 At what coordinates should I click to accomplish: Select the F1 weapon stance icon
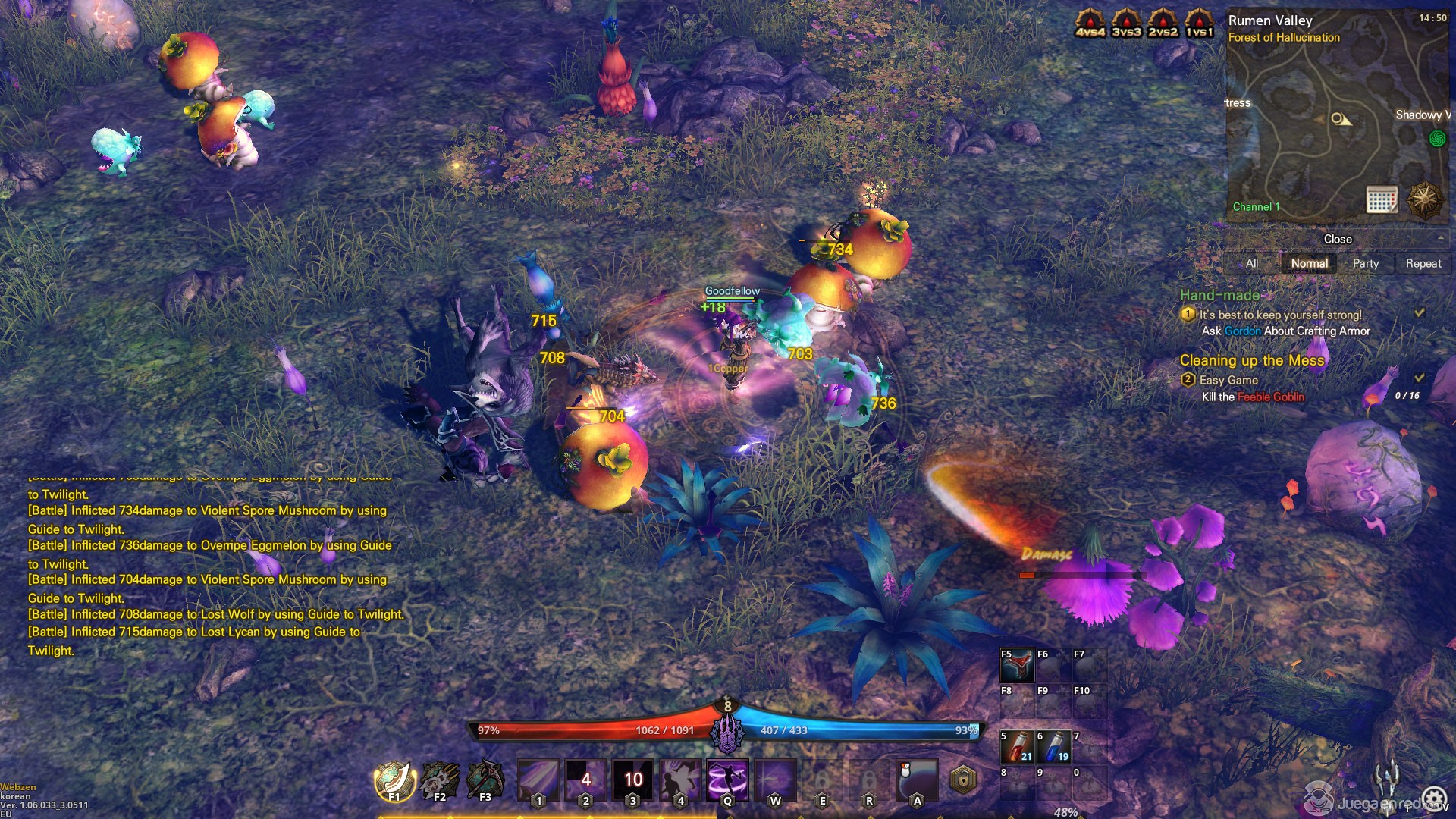tap(394, 780)
